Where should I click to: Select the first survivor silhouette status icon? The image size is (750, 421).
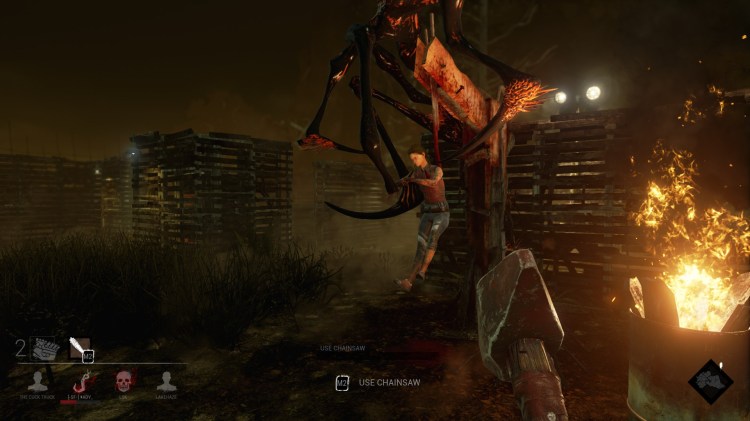[x=38, y=380]
